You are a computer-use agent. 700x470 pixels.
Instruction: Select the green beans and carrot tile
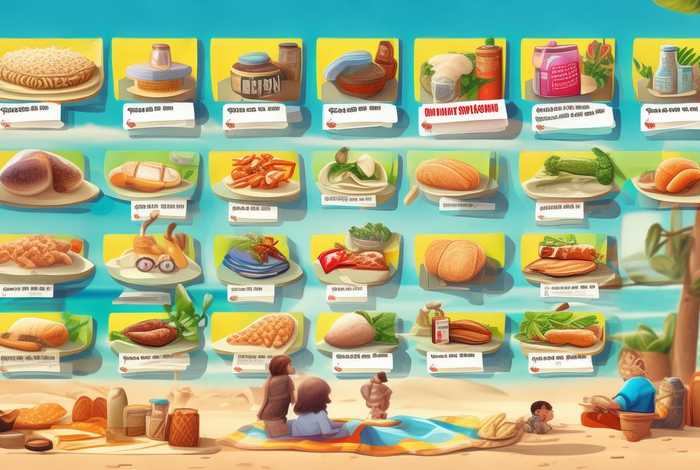pos(562,330)
